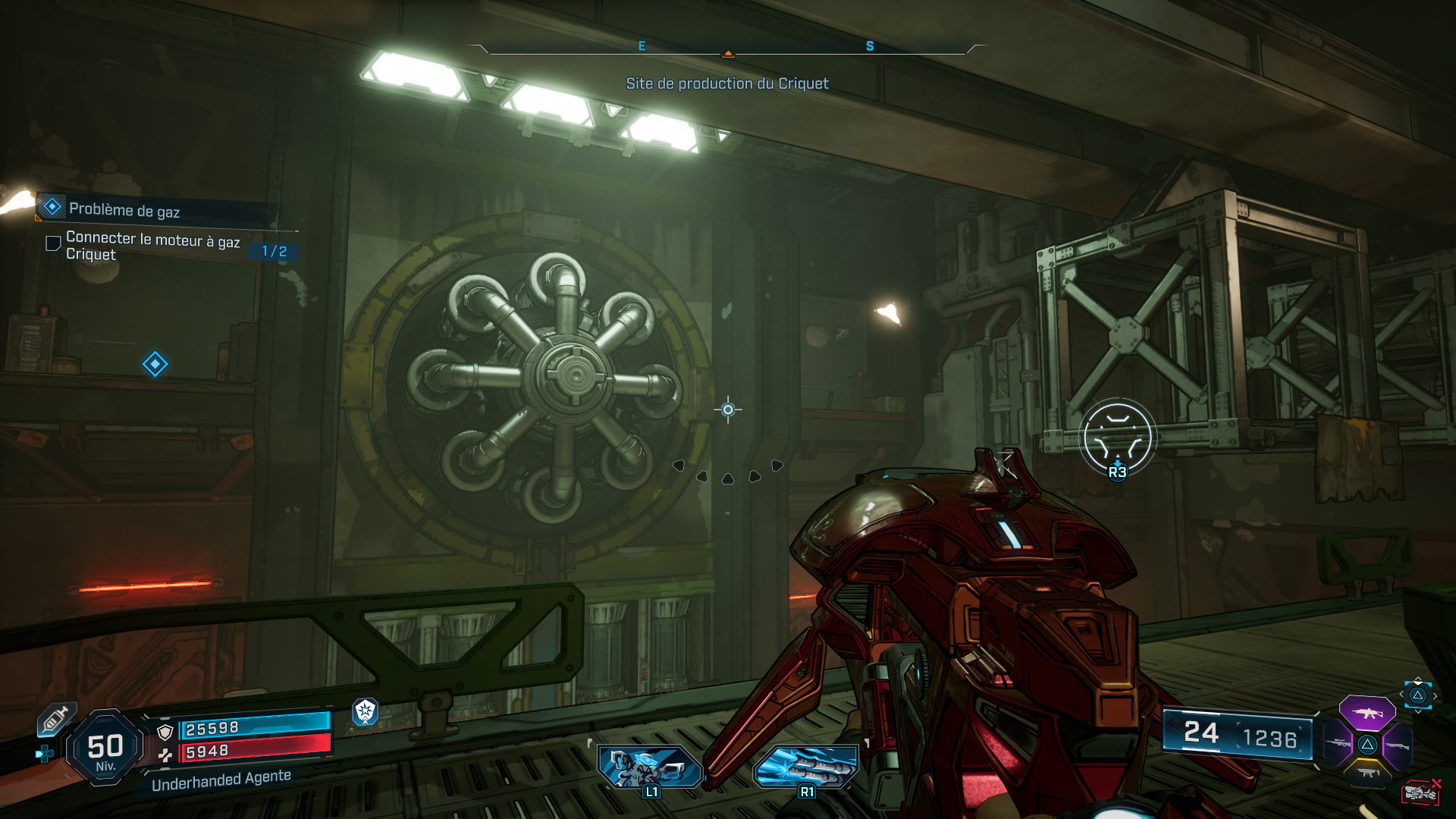The height and width of the screenshot is (819, 1456).
Task: Select the yellow SMG weapon slot
Action: [x=1368, y=773]
